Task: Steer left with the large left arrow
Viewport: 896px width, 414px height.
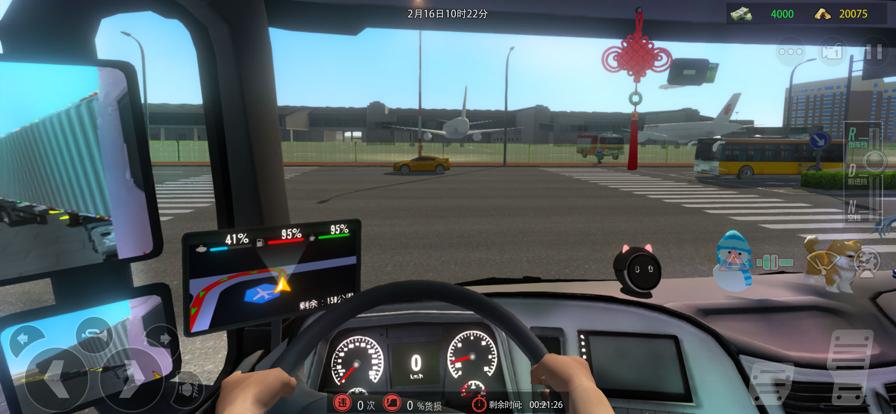Action: click(55, 378)
